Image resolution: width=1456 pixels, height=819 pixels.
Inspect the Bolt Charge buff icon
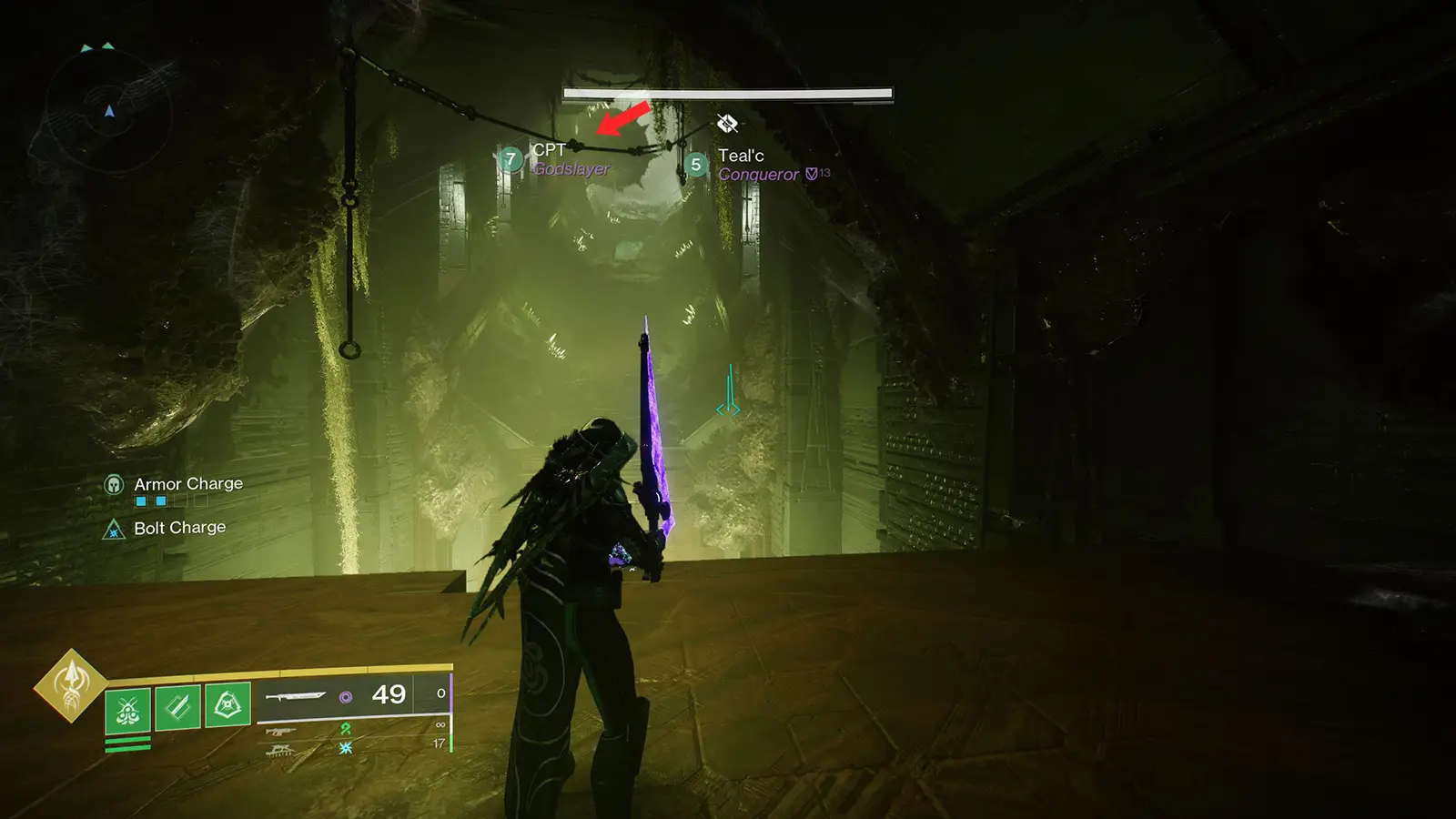[114, 529]
